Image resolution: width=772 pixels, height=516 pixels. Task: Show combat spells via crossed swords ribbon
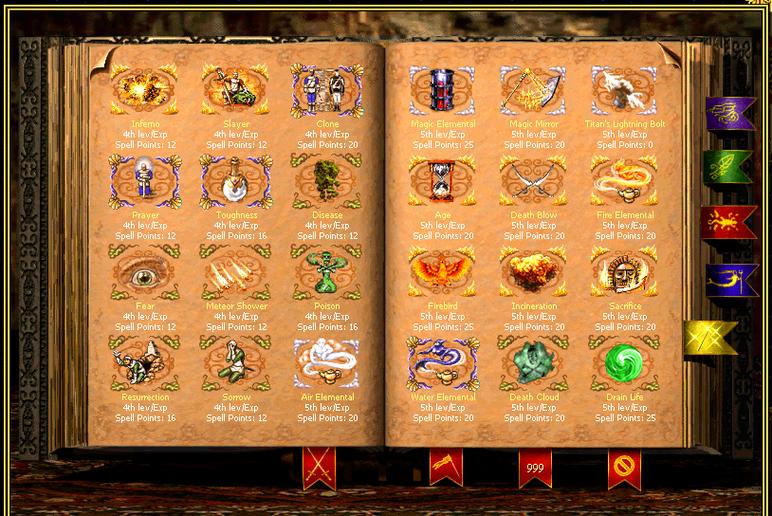pyautogui.click(x=318, y=465)
